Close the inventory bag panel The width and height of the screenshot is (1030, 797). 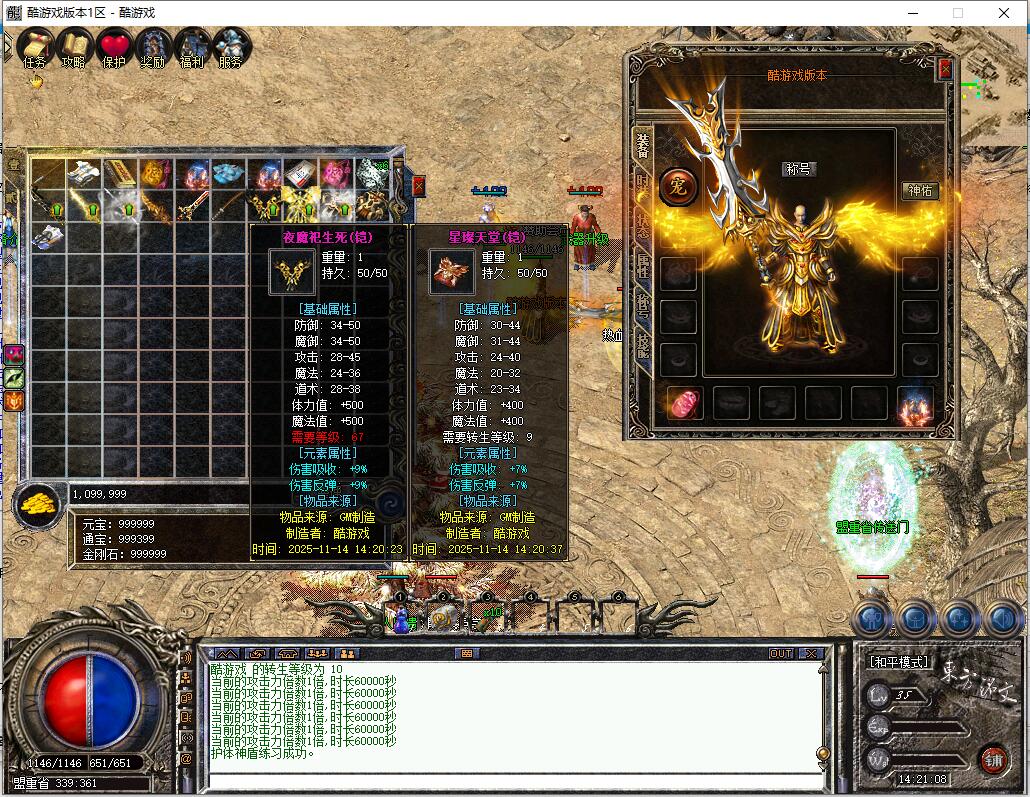coord(418,186)
